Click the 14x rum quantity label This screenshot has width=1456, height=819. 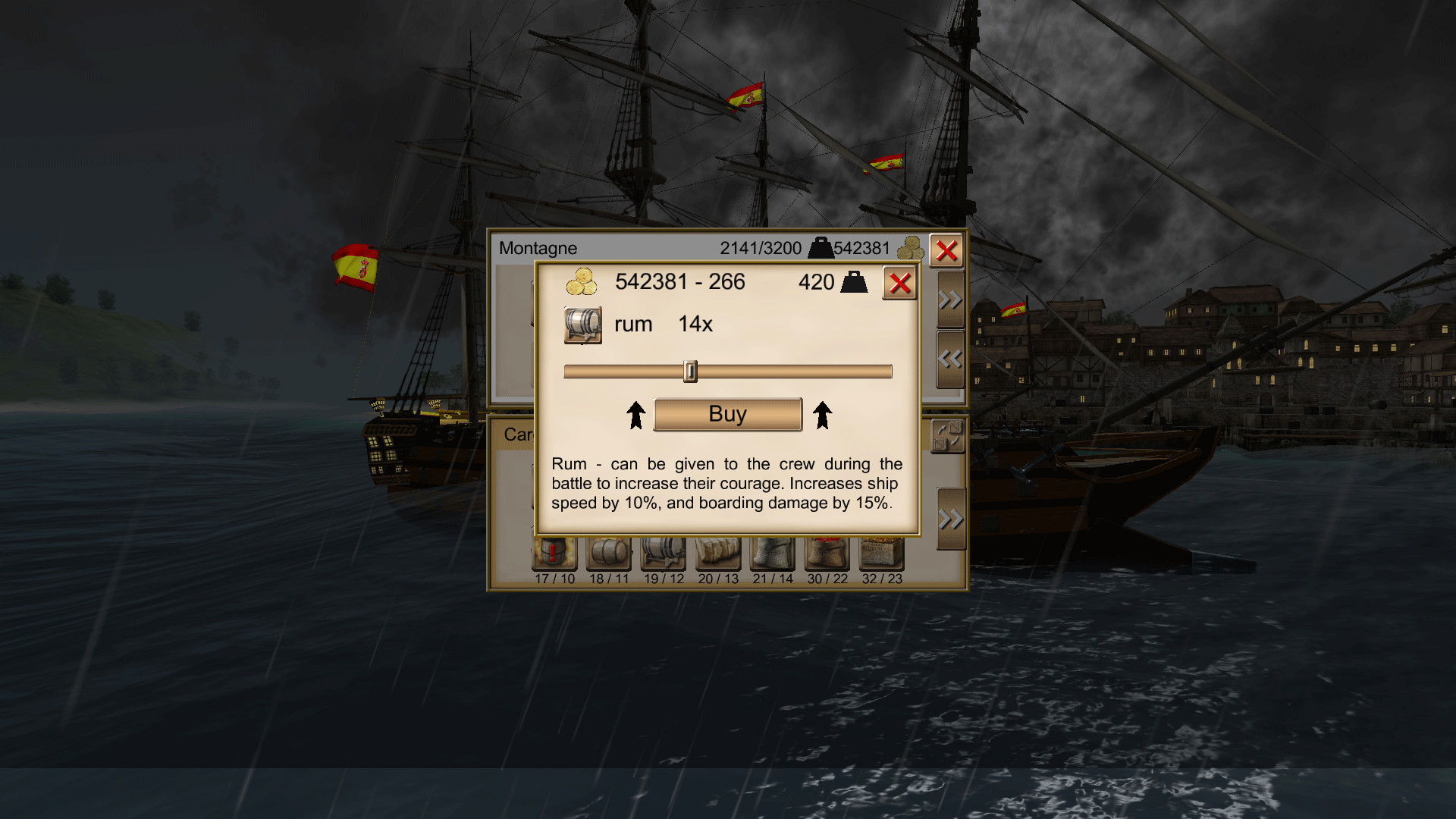pyautogui.click(x=695, y=324)
